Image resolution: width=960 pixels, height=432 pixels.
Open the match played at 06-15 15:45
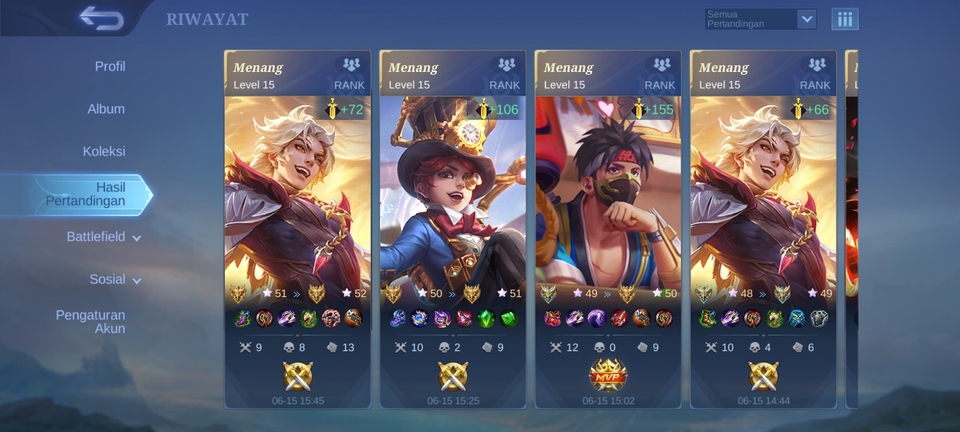pos(298,230)
